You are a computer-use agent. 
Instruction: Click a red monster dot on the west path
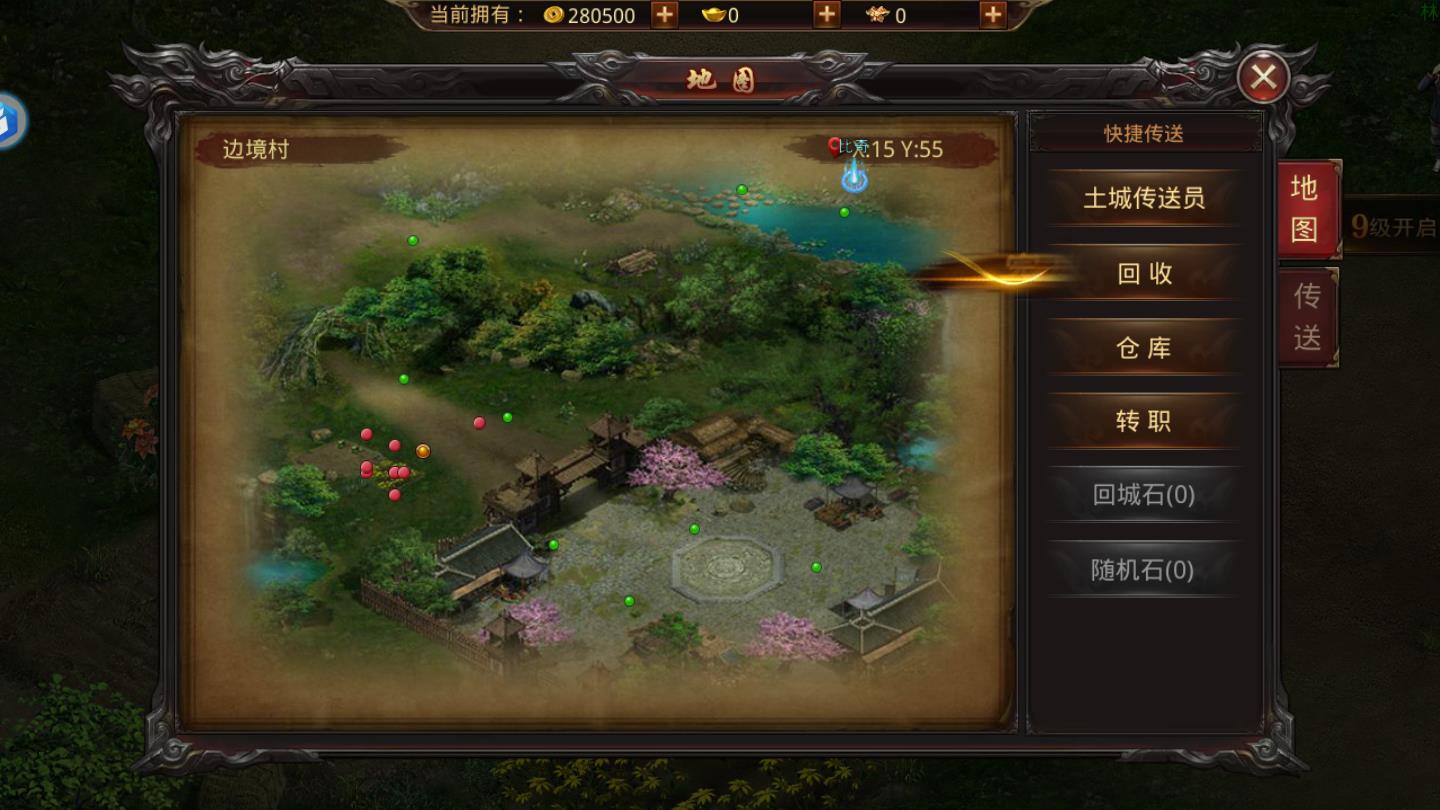pos(367,433)
